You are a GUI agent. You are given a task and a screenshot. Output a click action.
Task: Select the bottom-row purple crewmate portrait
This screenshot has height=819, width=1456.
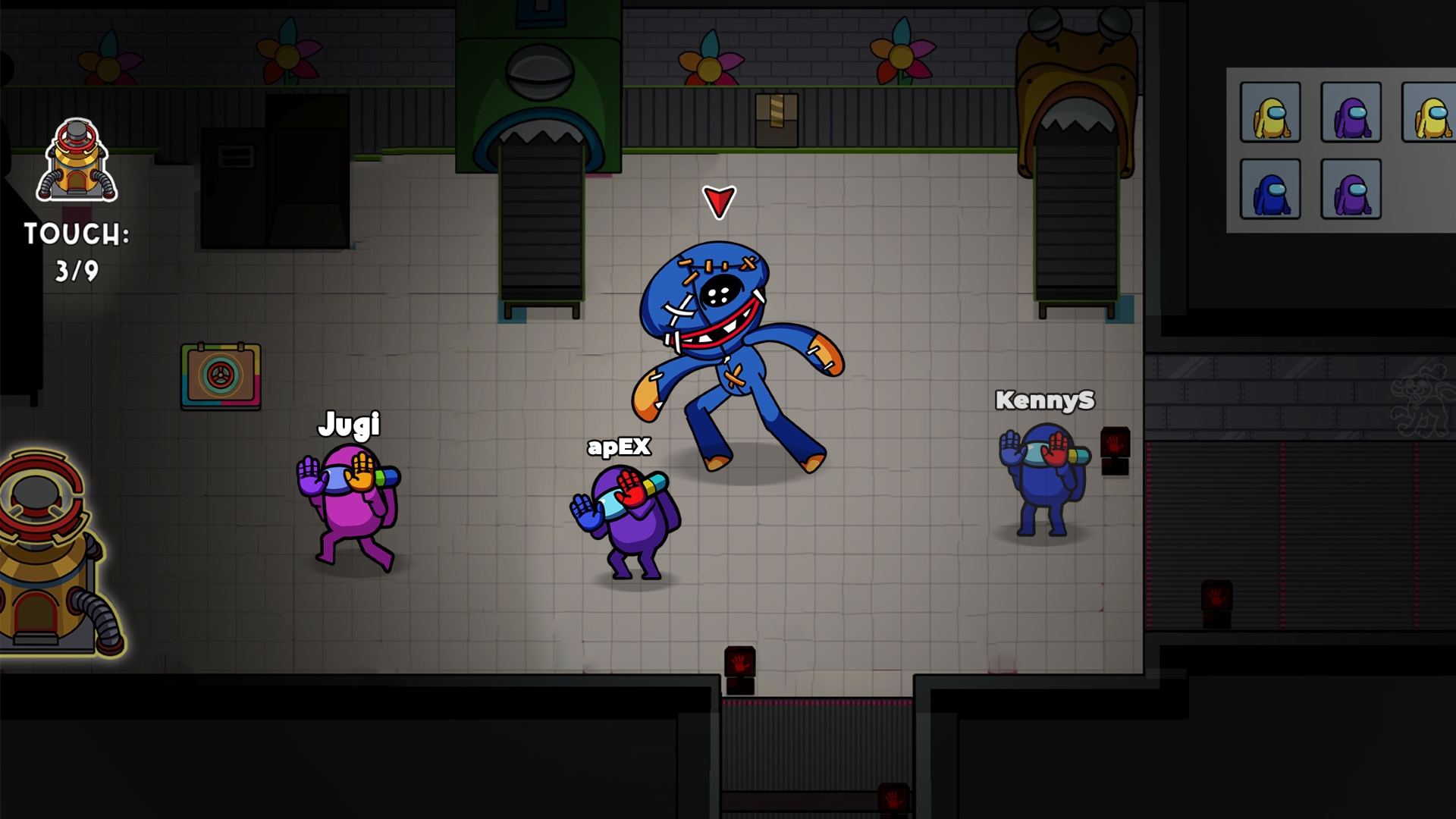pyautogui.click(x=1351, y=190)
